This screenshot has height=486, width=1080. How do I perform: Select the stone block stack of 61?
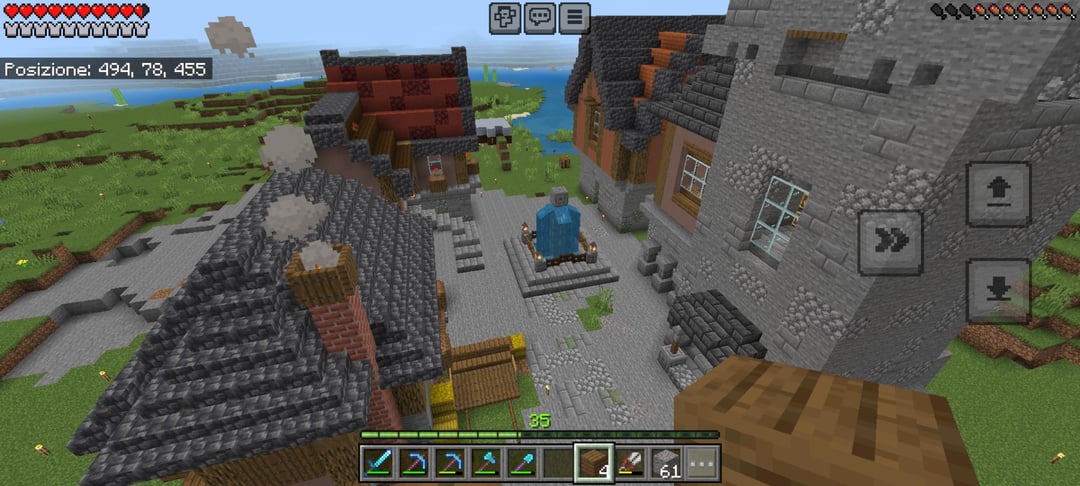point(666,462)
